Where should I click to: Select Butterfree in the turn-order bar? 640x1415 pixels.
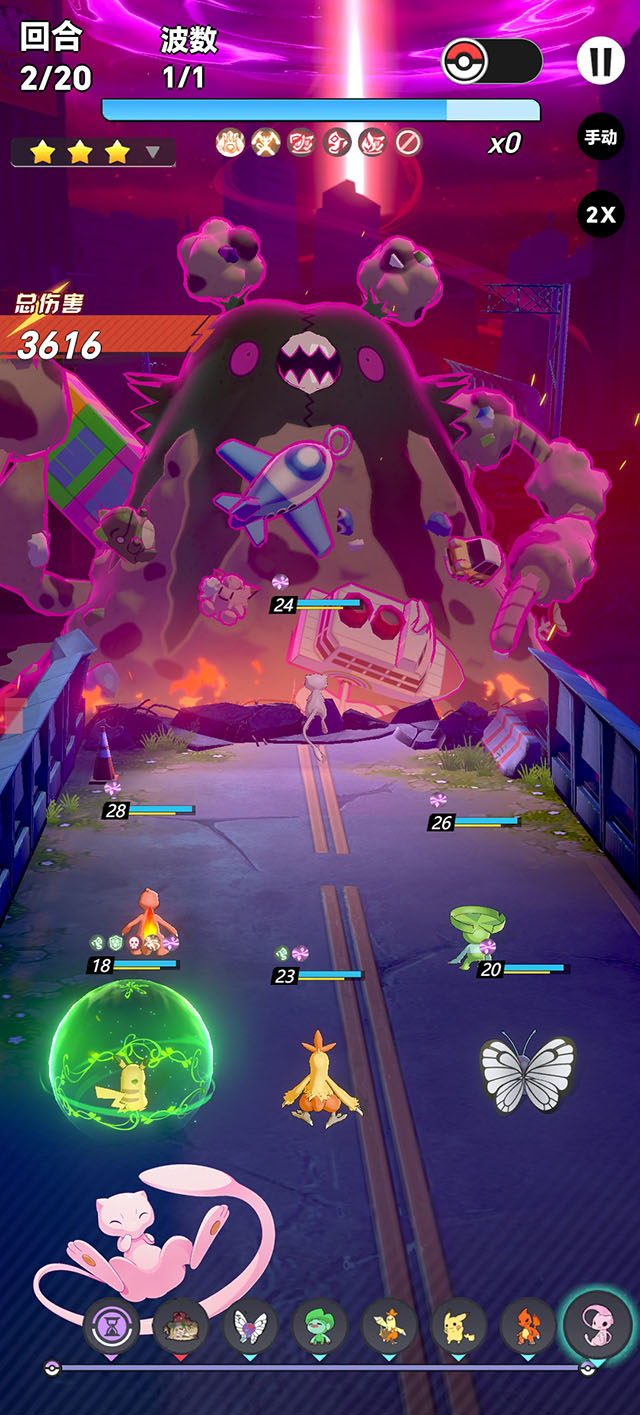tap(250, 1326)
